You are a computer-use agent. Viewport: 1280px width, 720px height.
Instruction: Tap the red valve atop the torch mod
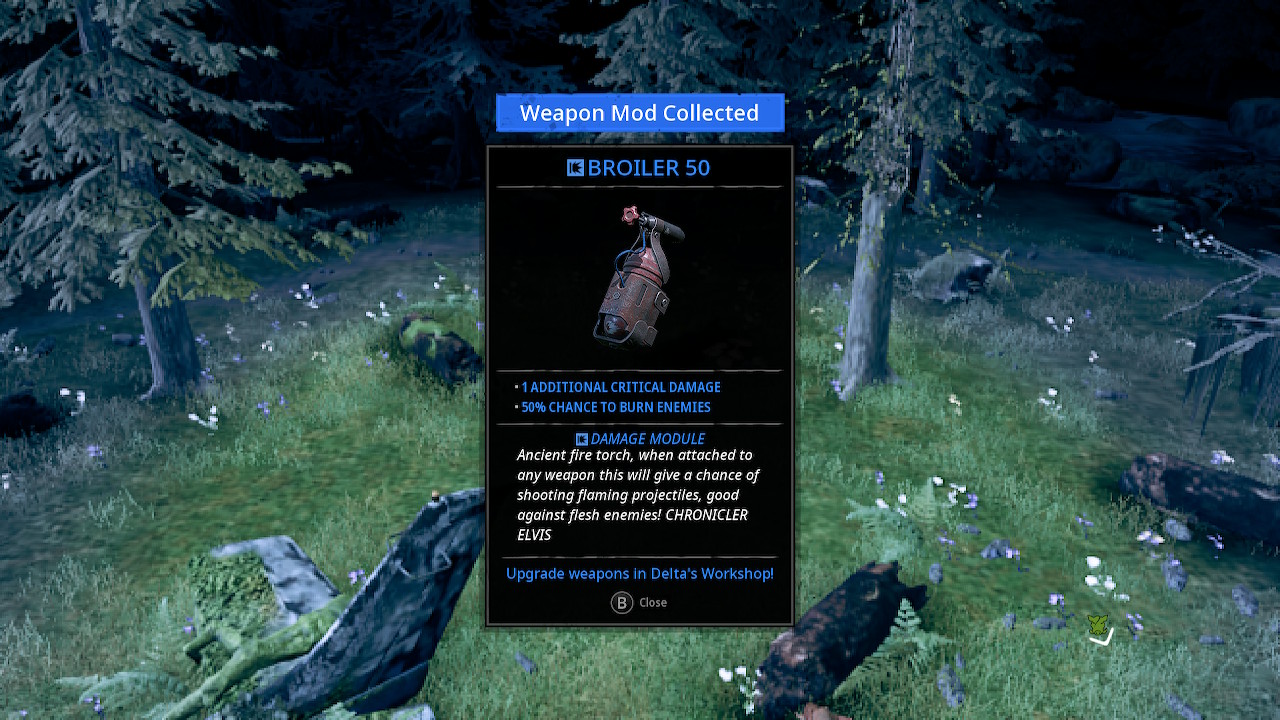coord(630,214)
